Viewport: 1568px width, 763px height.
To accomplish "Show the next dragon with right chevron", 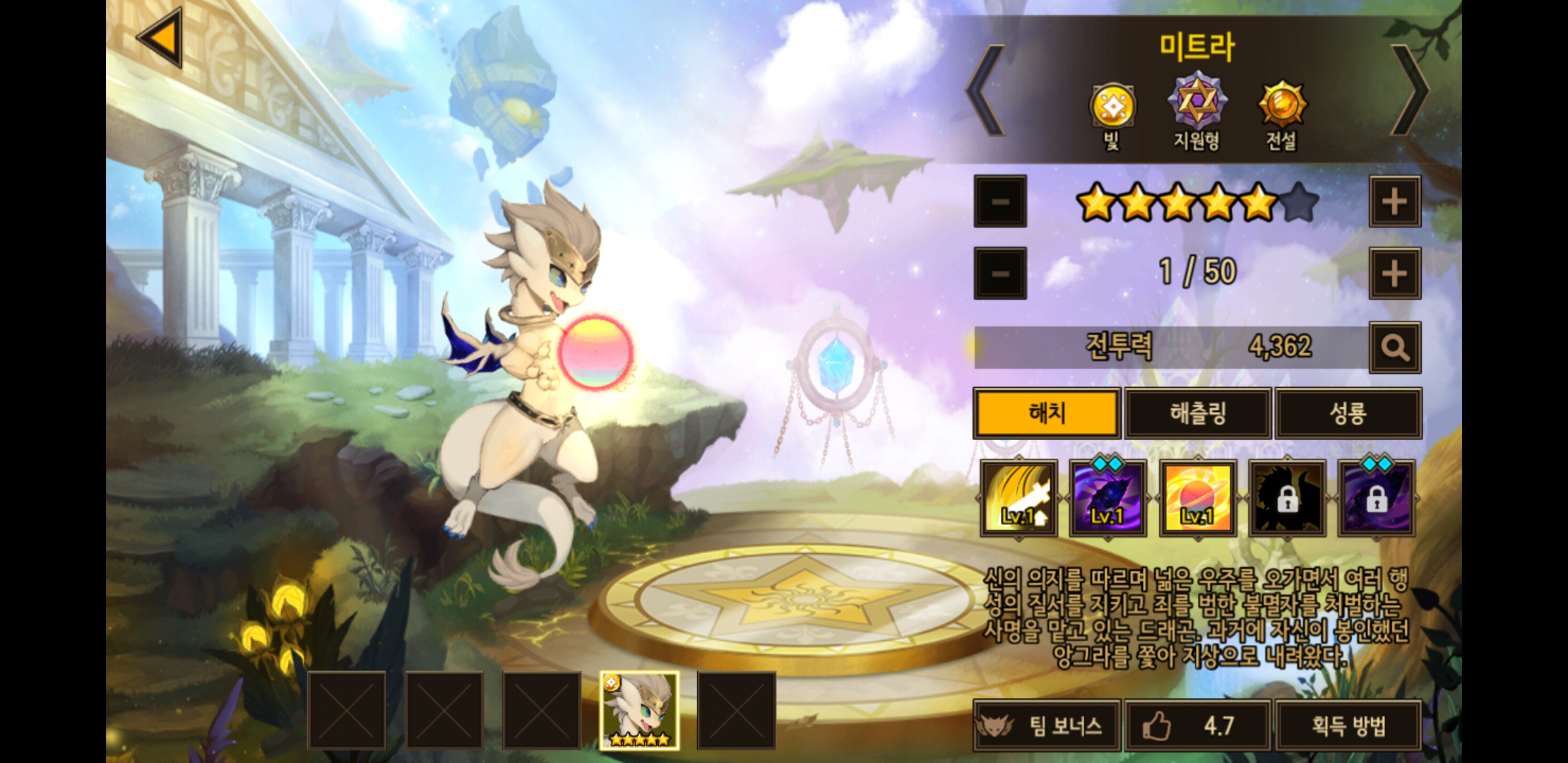I will (x=1409, y=90).
